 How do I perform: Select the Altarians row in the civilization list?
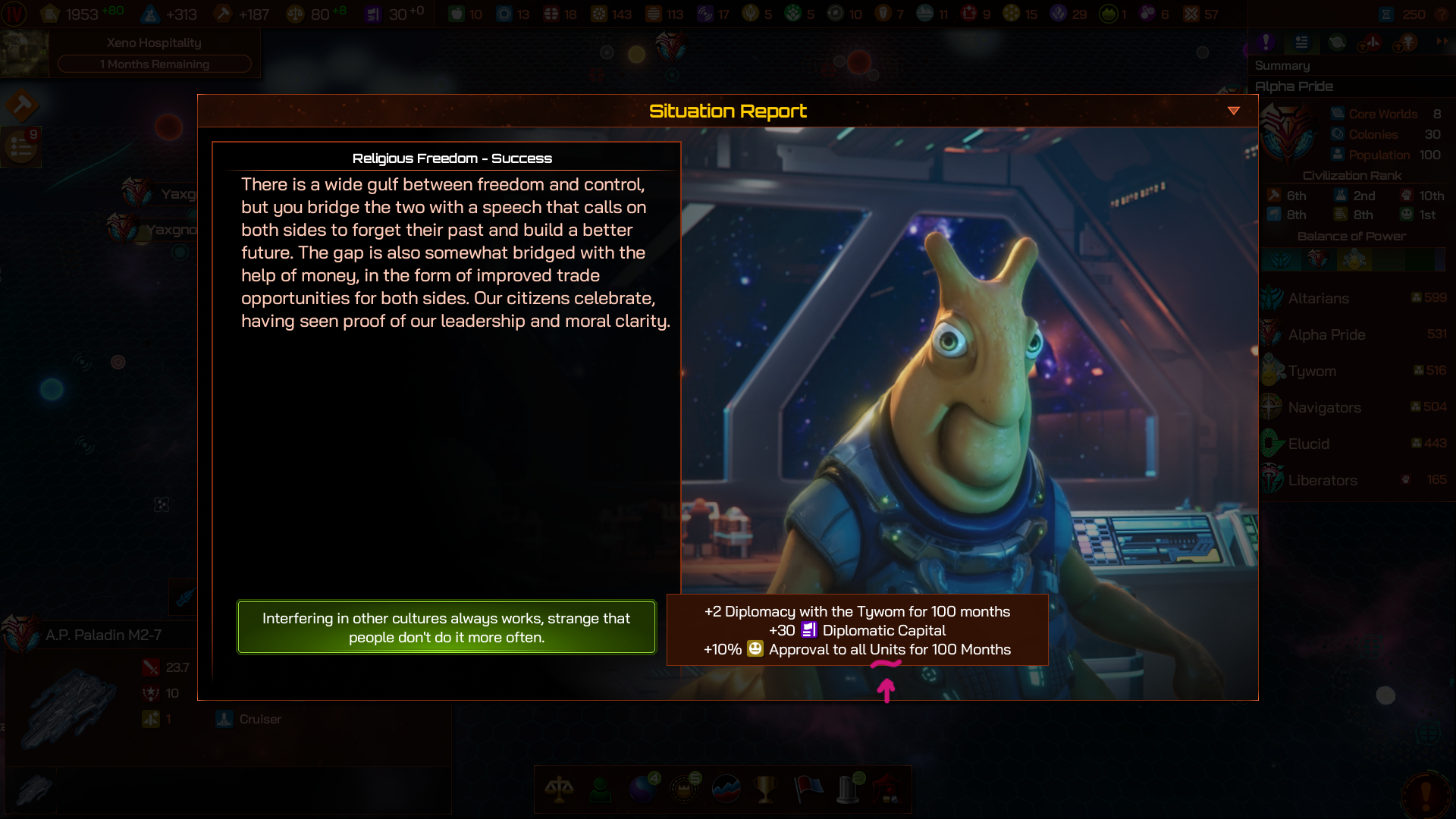point(1318,298)
